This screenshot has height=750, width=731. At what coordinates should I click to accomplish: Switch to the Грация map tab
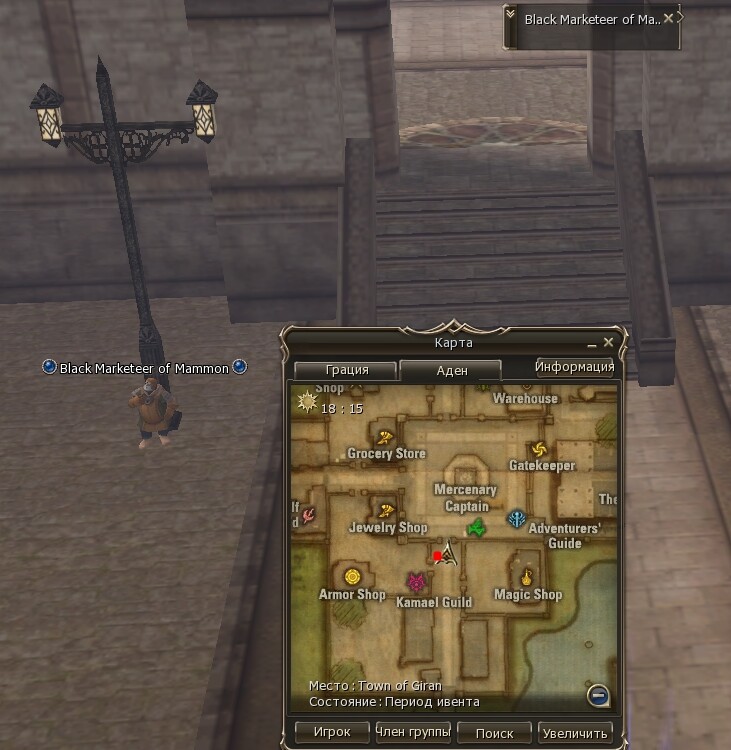(x=346, y=369)
